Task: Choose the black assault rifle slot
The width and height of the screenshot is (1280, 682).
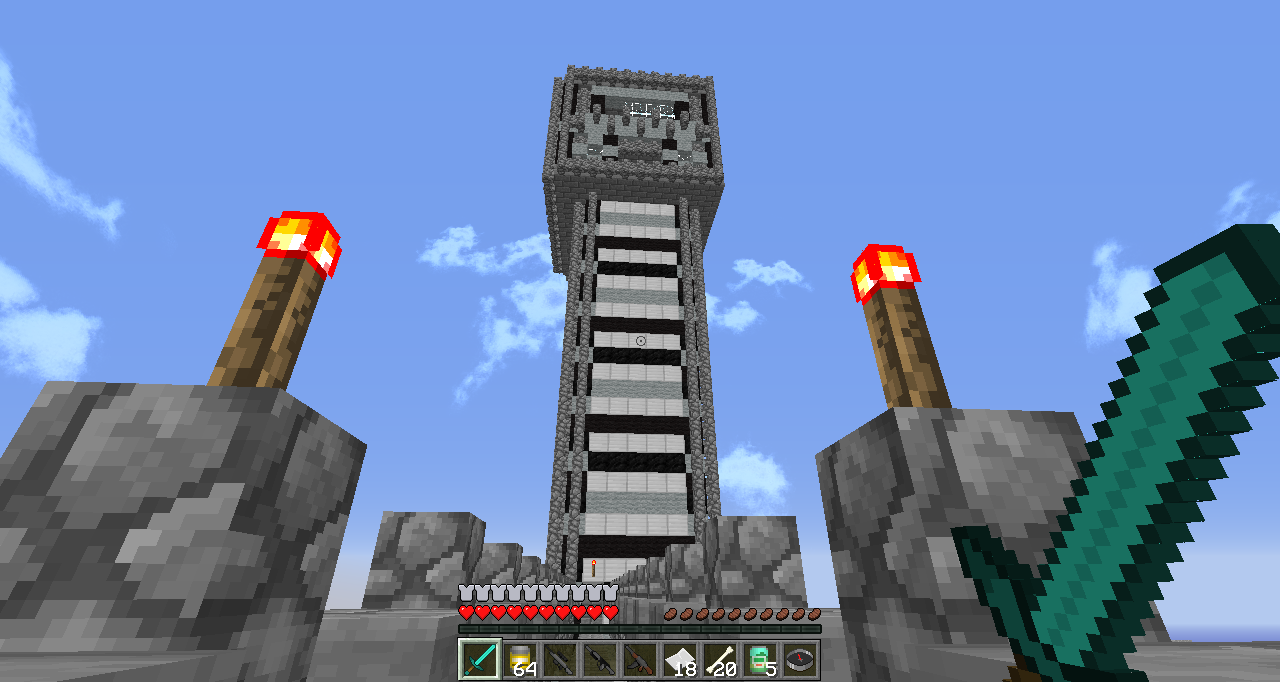Action: tap(599, 660)
